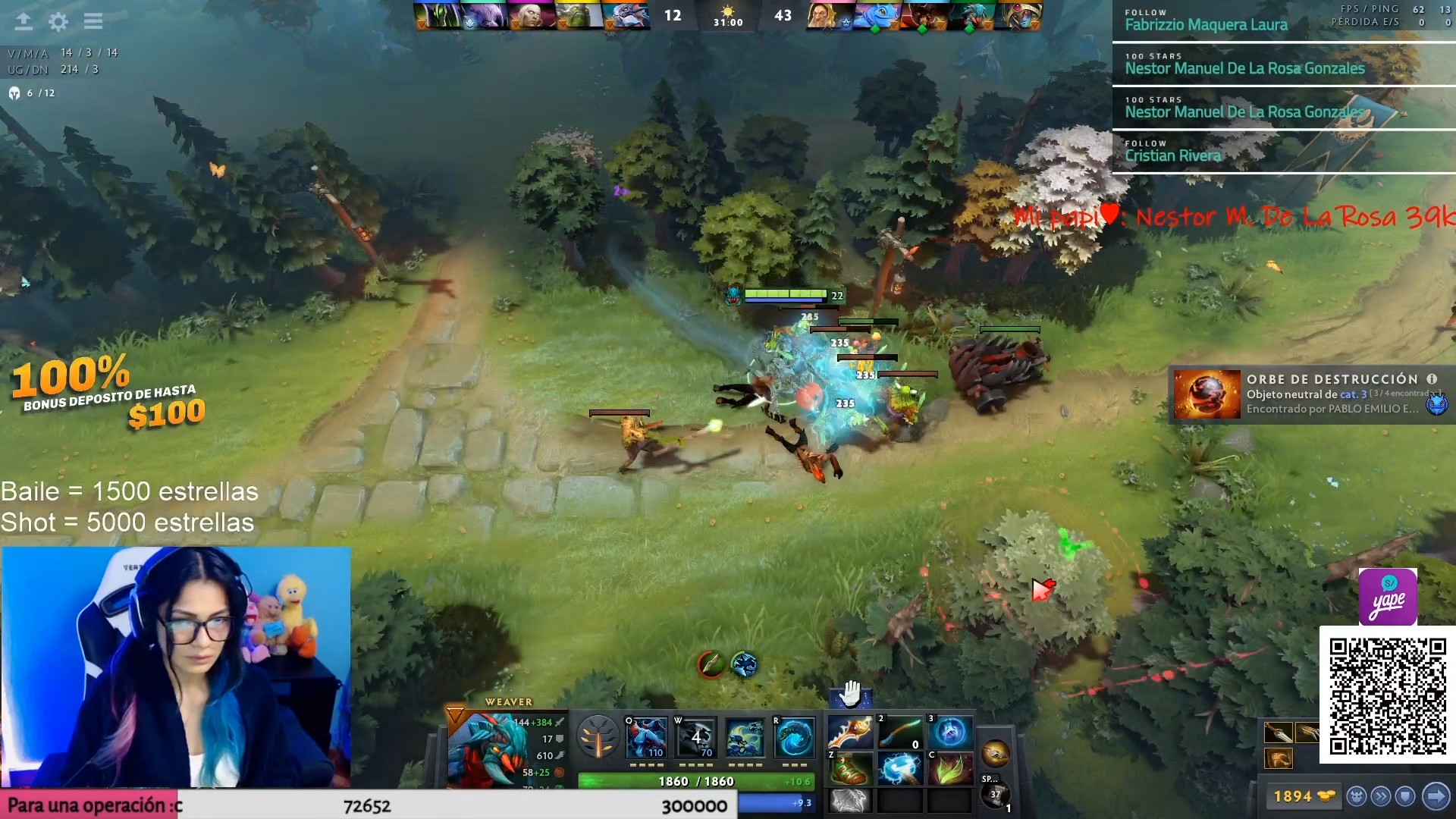Viewport: 1456px width, 819px height.
Task: Use the Power Treads boots item
Action: 849,768
